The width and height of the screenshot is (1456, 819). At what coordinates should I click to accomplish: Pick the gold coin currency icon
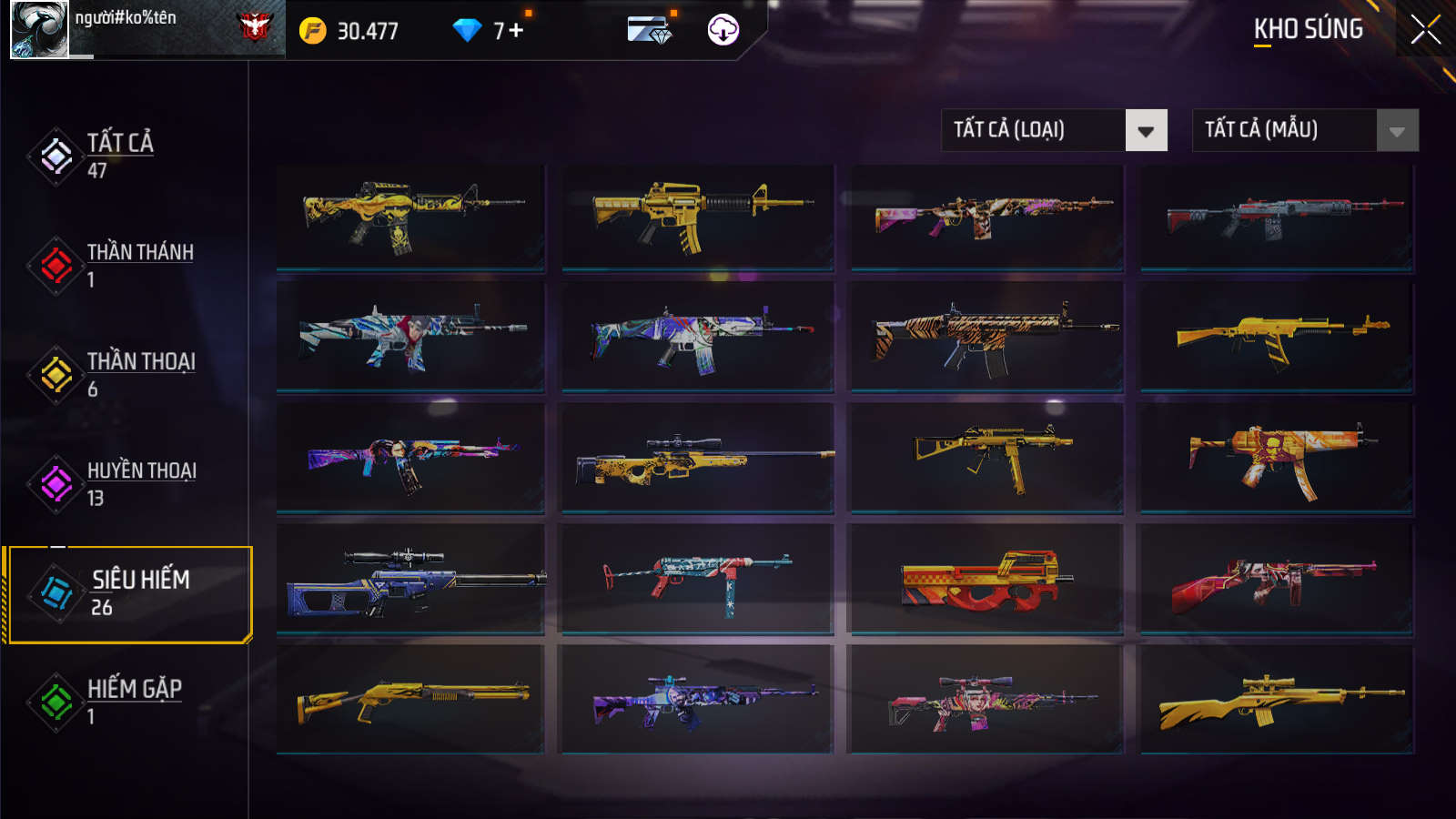[312, 31]
